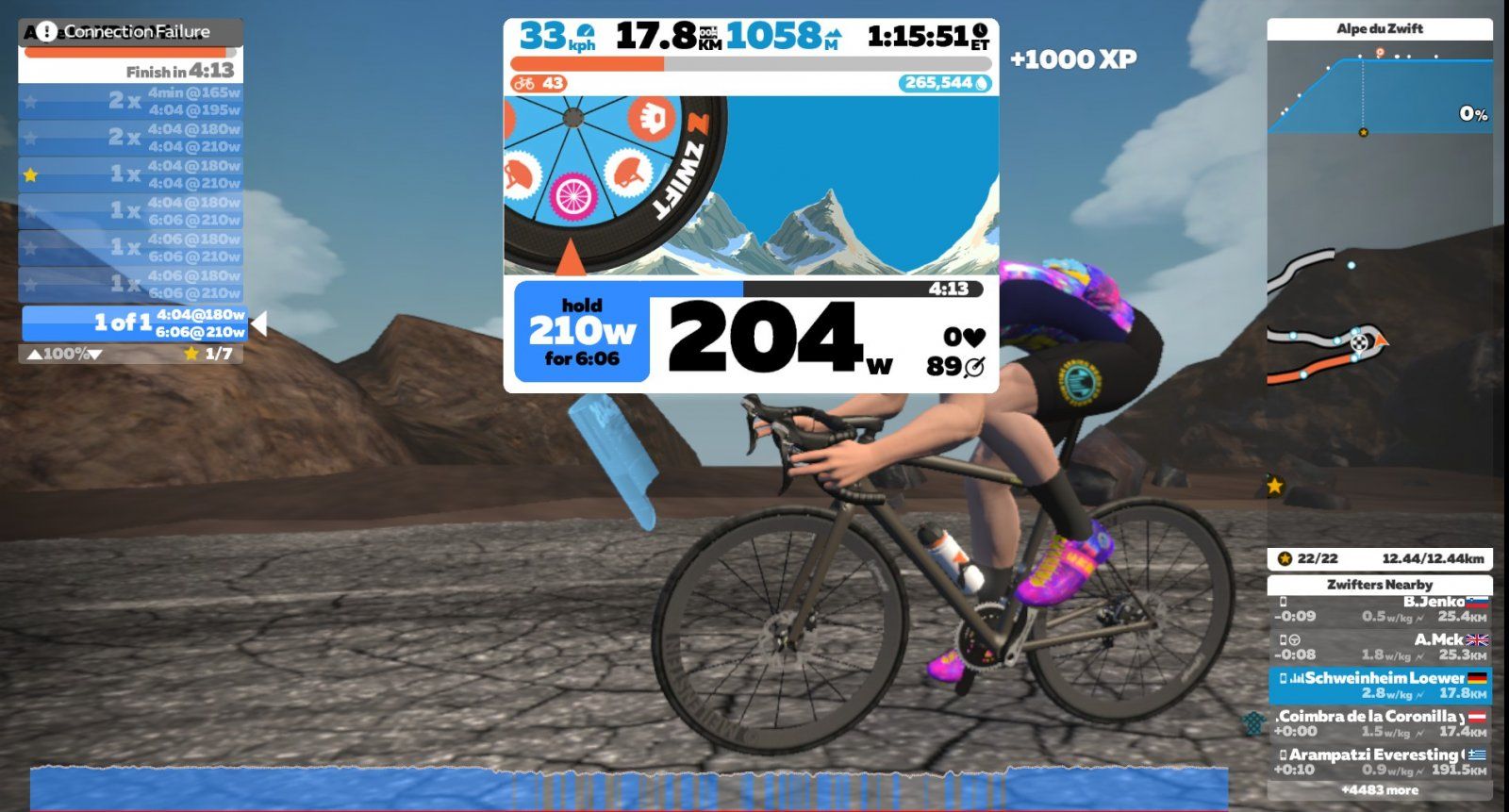This screenshot has height=812, width=1509.
Task: Select the highlighted Schweinheim Loewer rider row
Action: click(1380, 686)
